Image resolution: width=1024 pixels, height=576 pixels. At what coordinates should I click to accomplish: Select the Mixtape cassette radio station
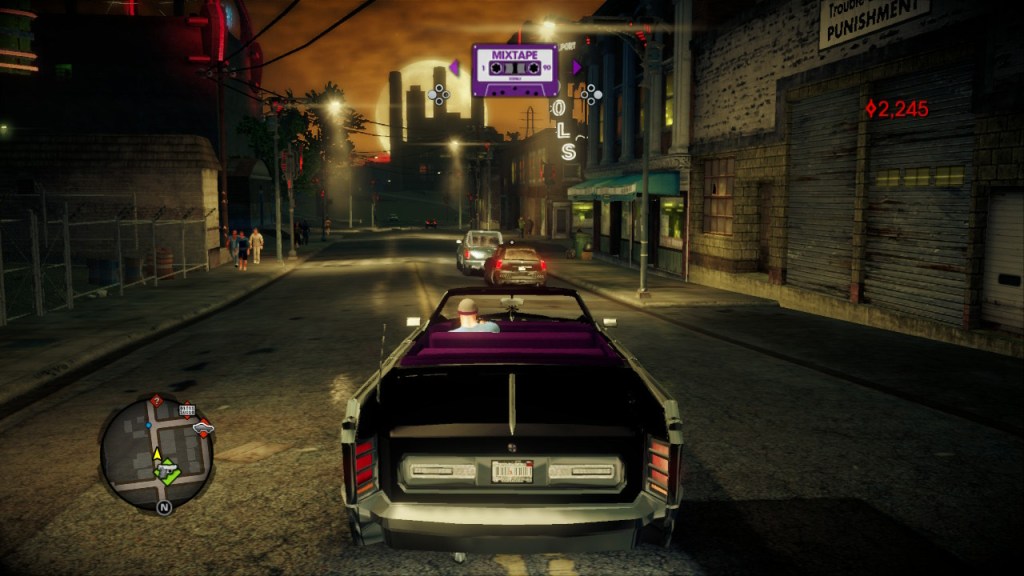pos(515,69)
